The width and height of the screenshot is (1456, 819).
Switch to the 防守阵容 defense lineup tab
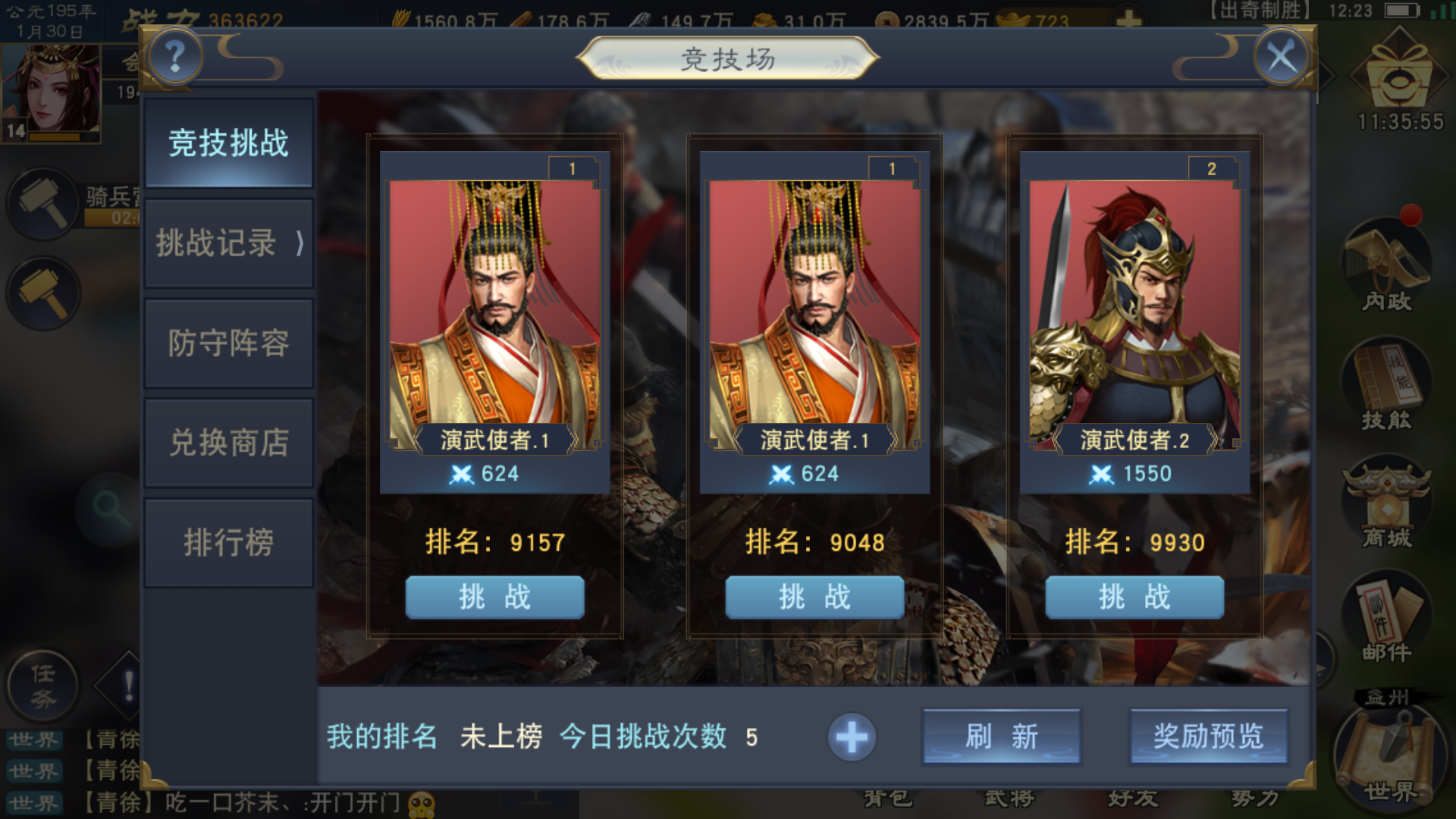tap(227, 343)
